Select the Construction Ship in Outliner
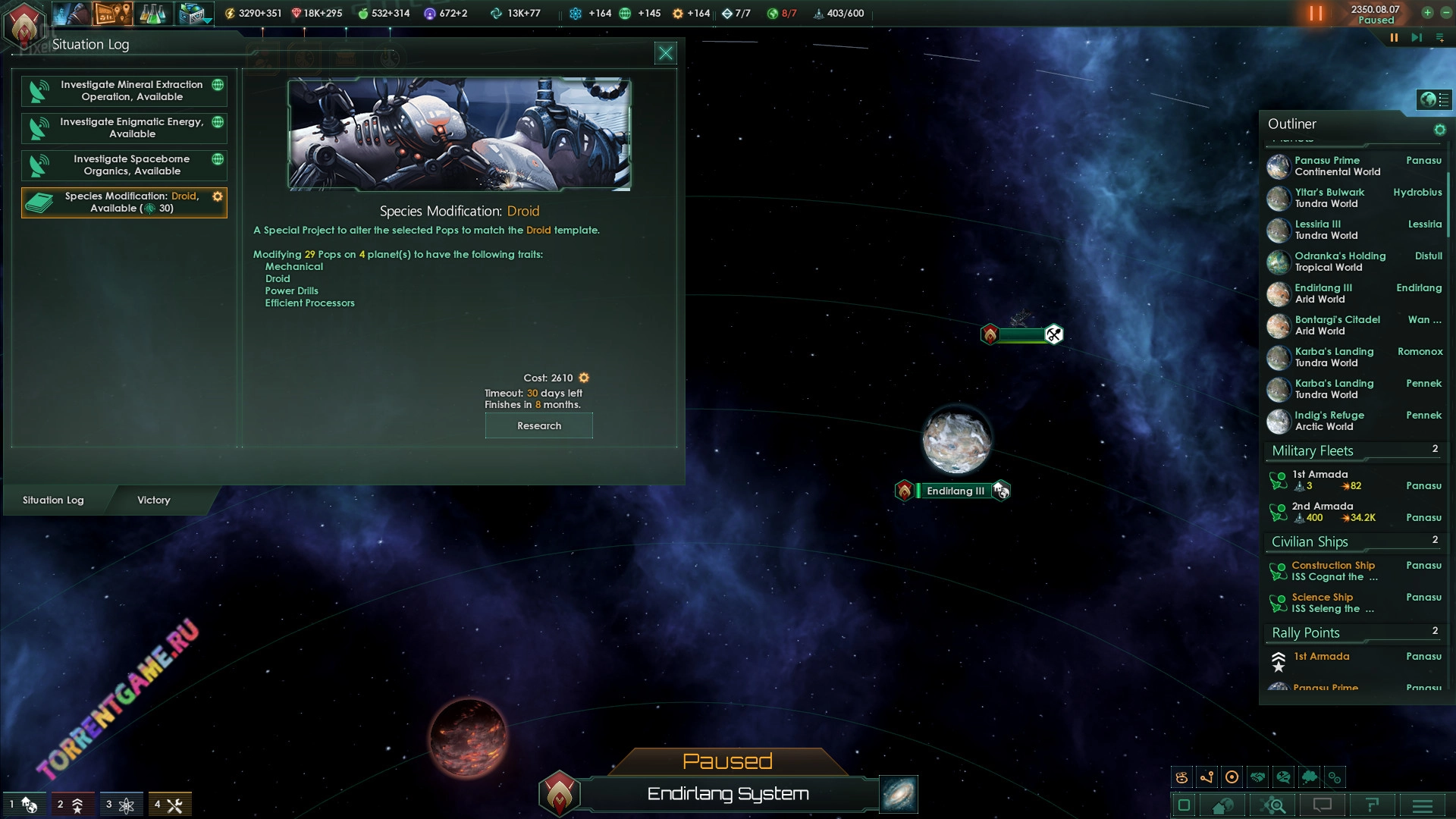 1333,571
